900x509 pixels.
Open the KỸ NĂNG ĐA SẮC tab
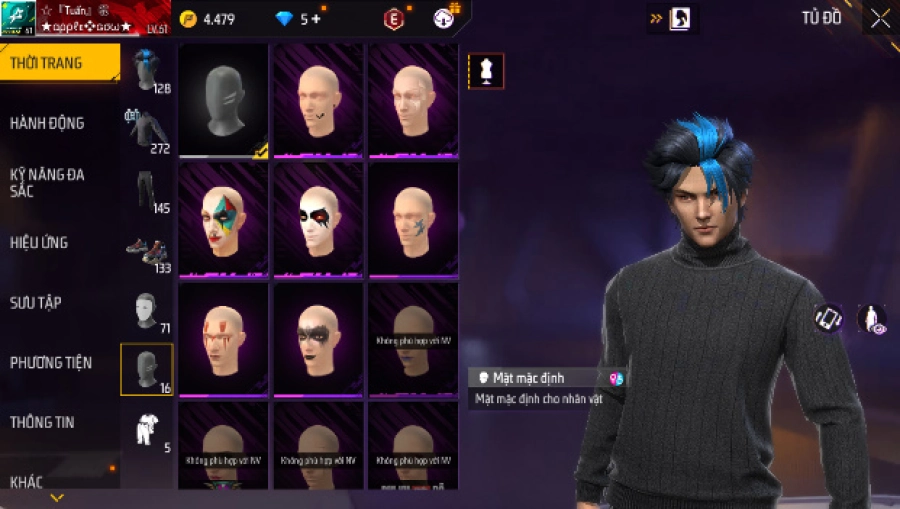(48, 182)
